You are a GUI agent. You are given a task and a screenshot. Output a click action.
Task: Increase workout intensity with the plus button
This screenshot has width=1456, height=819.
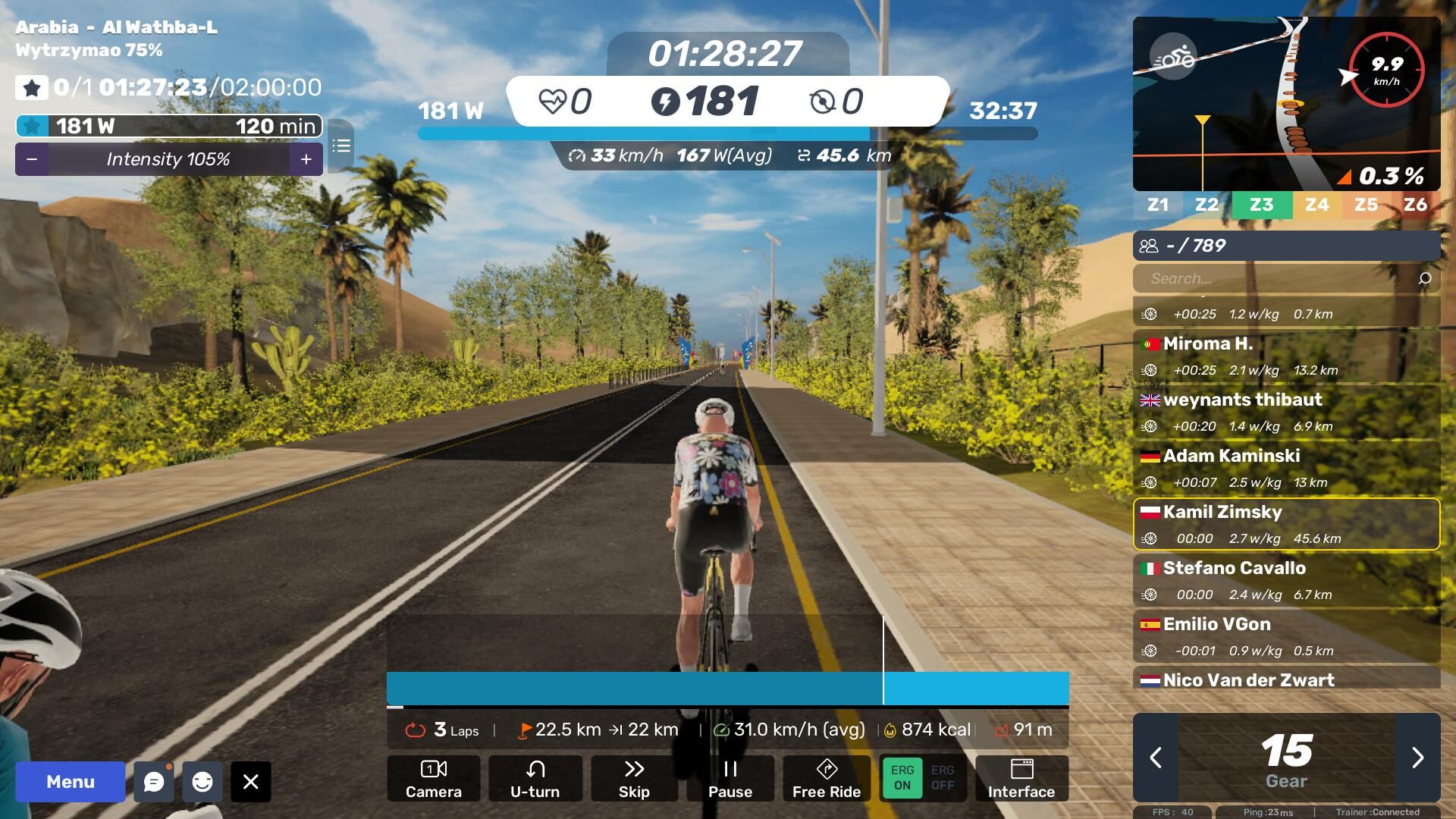click(306, 159)
